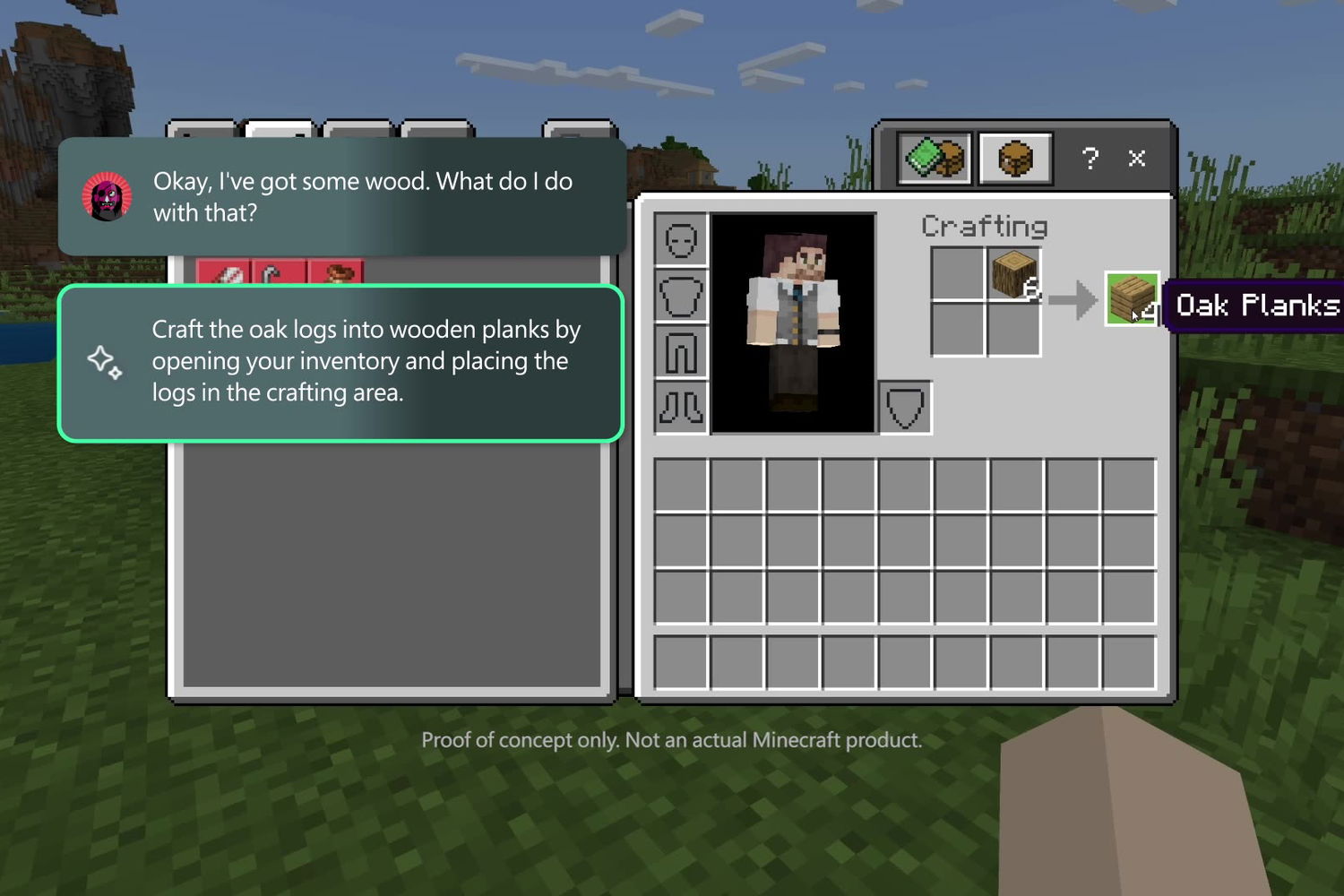Select the chestplate armor slot
1344x896 pixels.
tap(681, 296)
